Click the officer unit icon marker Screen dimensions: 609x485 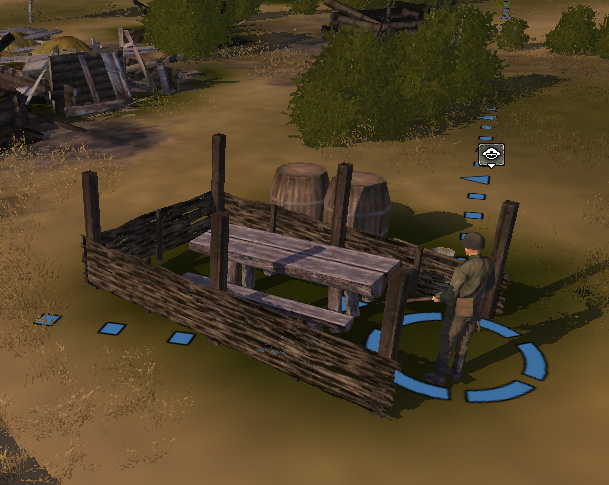491,155
